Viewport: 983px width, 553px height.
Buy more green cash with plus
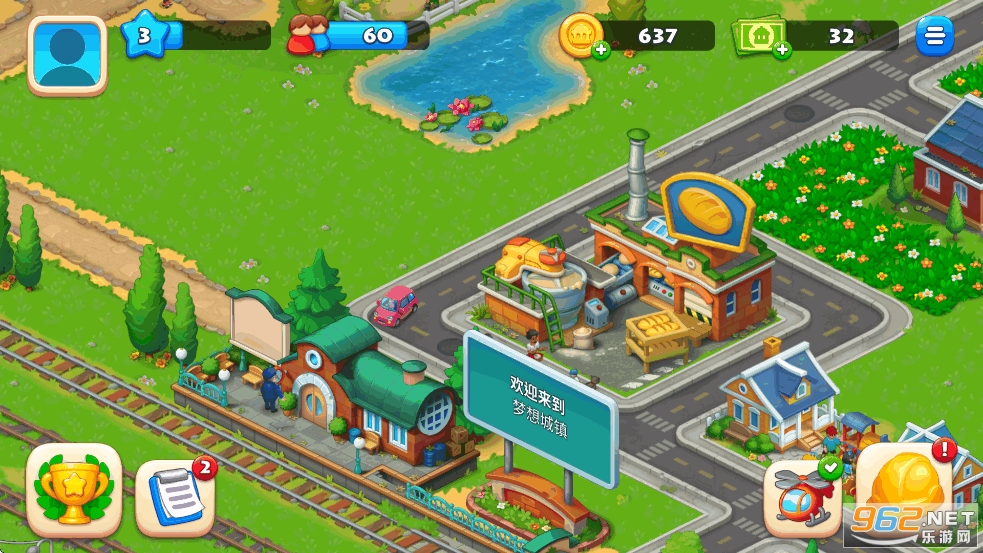(x=780, y=49)
